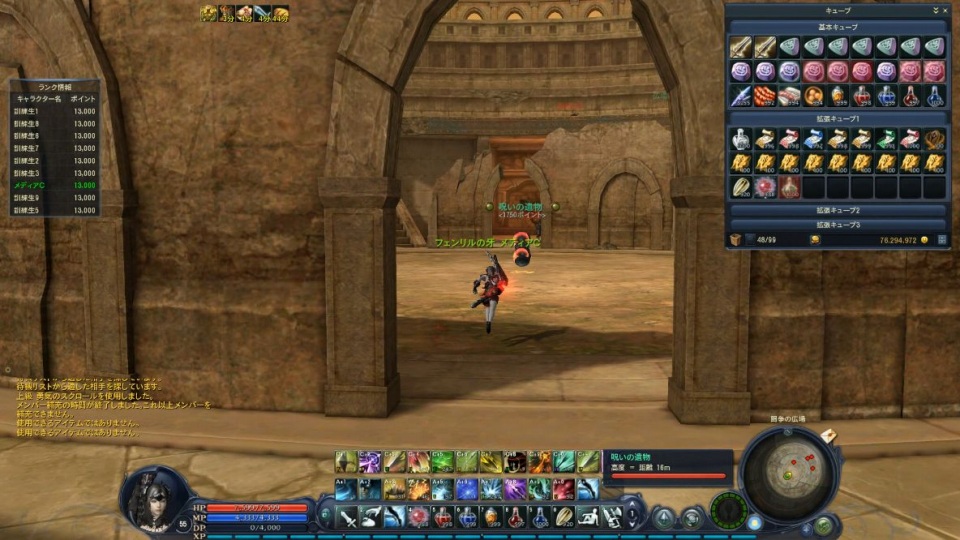The image size is (960, 540).
Task: Use the sword attack skill on the hotbar
Action: pos(346,517)
